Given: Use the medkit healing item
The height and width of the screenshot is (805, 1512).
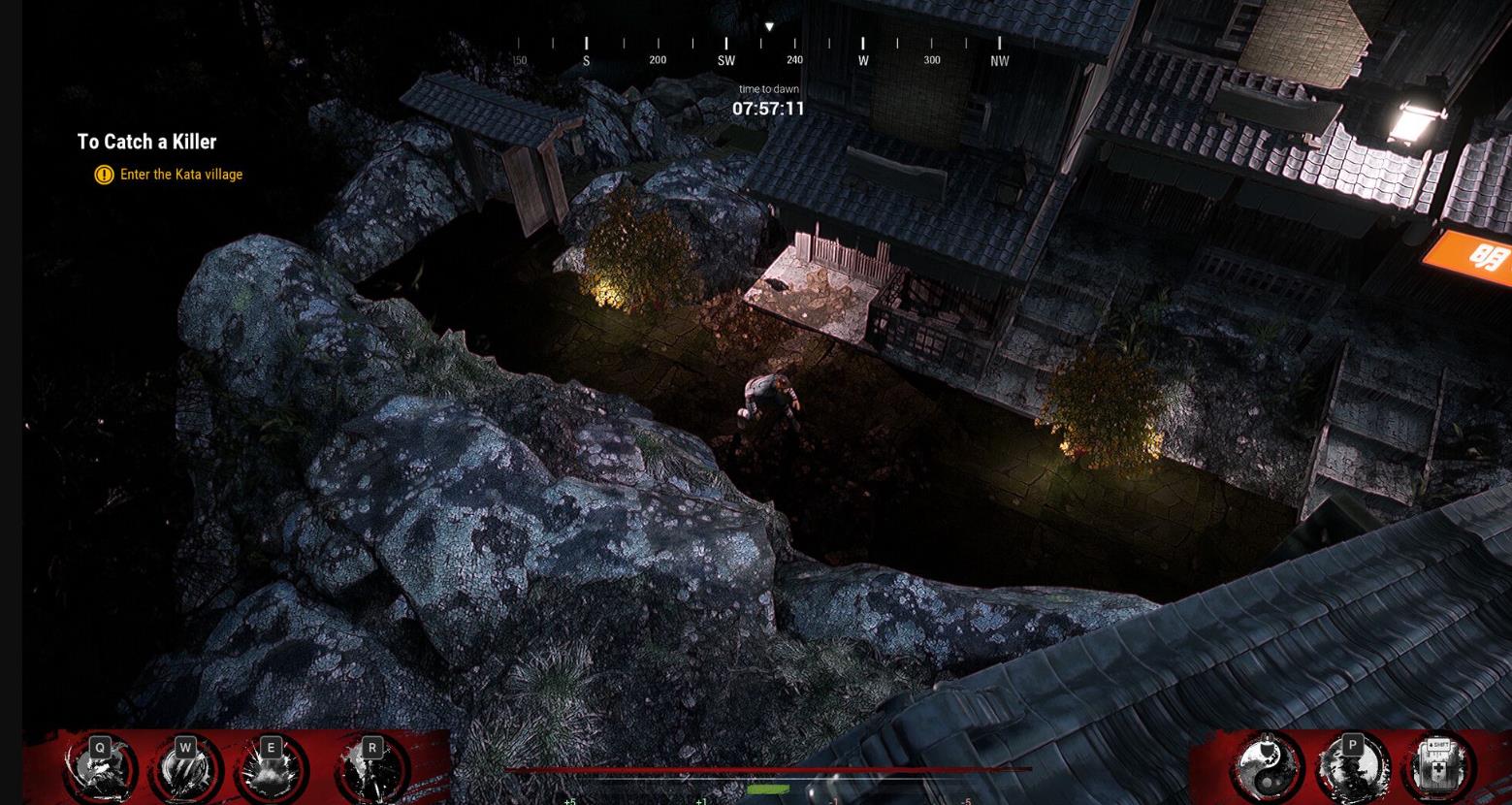Looking at the screenshot, I should pyautogui.click(x=1438, y=766).
